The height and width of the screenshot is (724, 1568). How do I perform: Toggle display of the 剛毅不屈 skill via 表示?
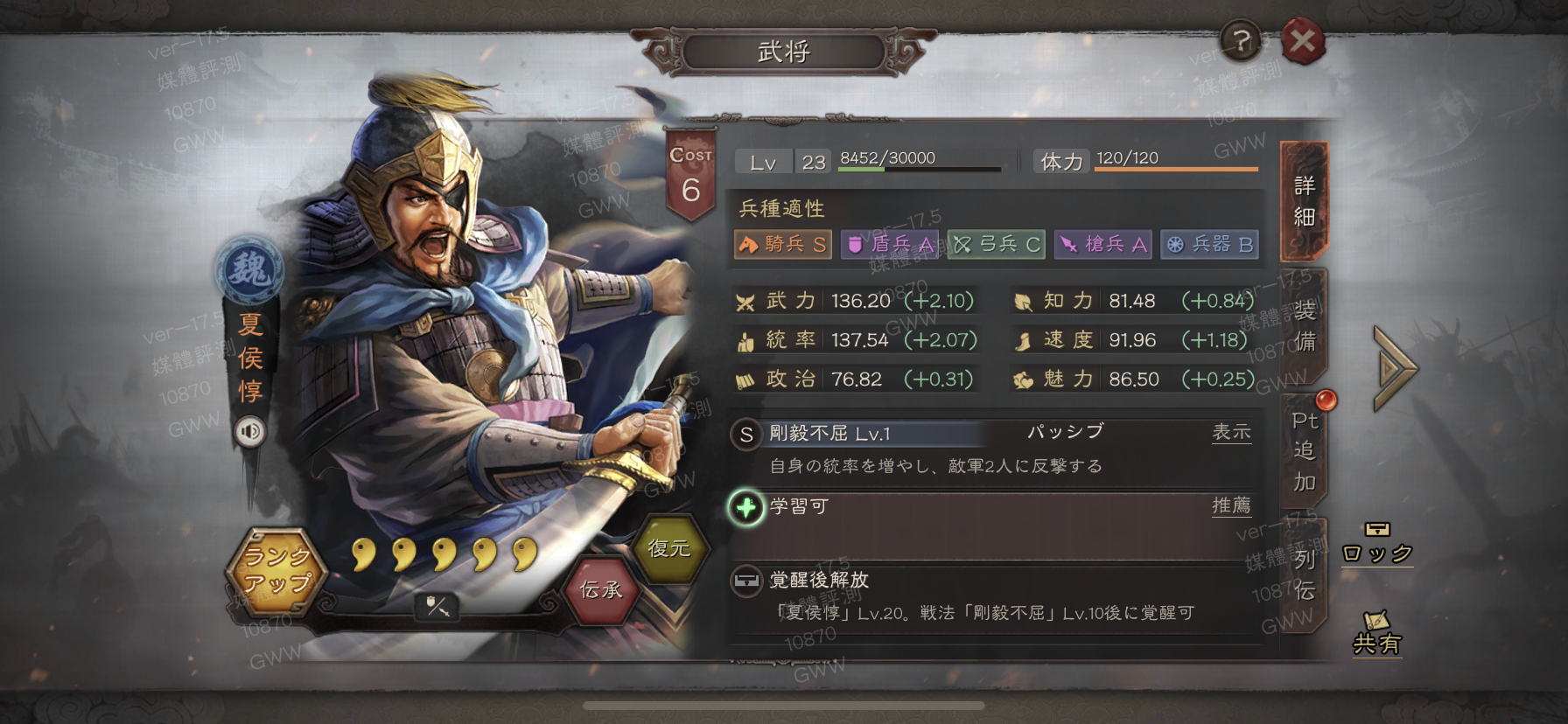point(1232,431)
